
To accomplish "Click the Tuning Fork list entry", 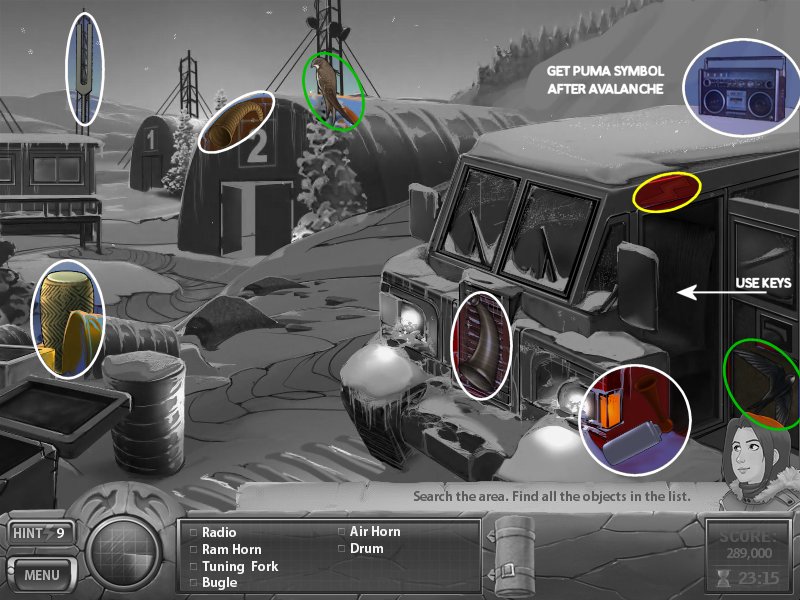I will [x=240, y=566].
